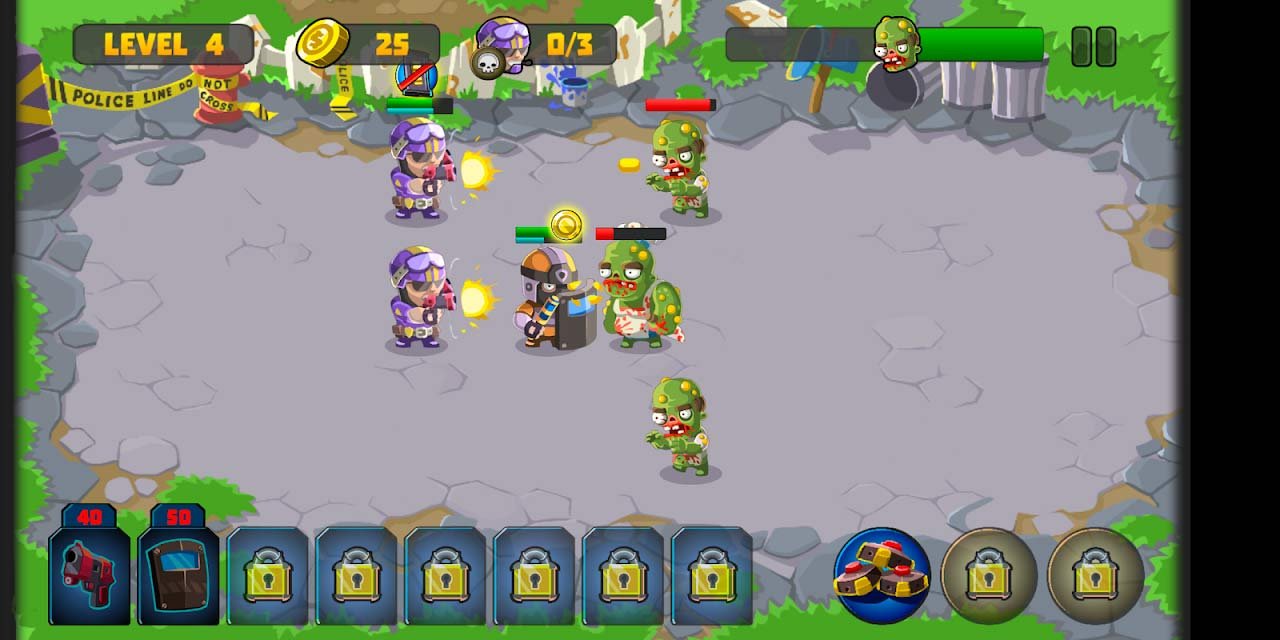Collect the gold coin above the shield soldier
Screen dimensions: 1280x640
click(566, 225)
